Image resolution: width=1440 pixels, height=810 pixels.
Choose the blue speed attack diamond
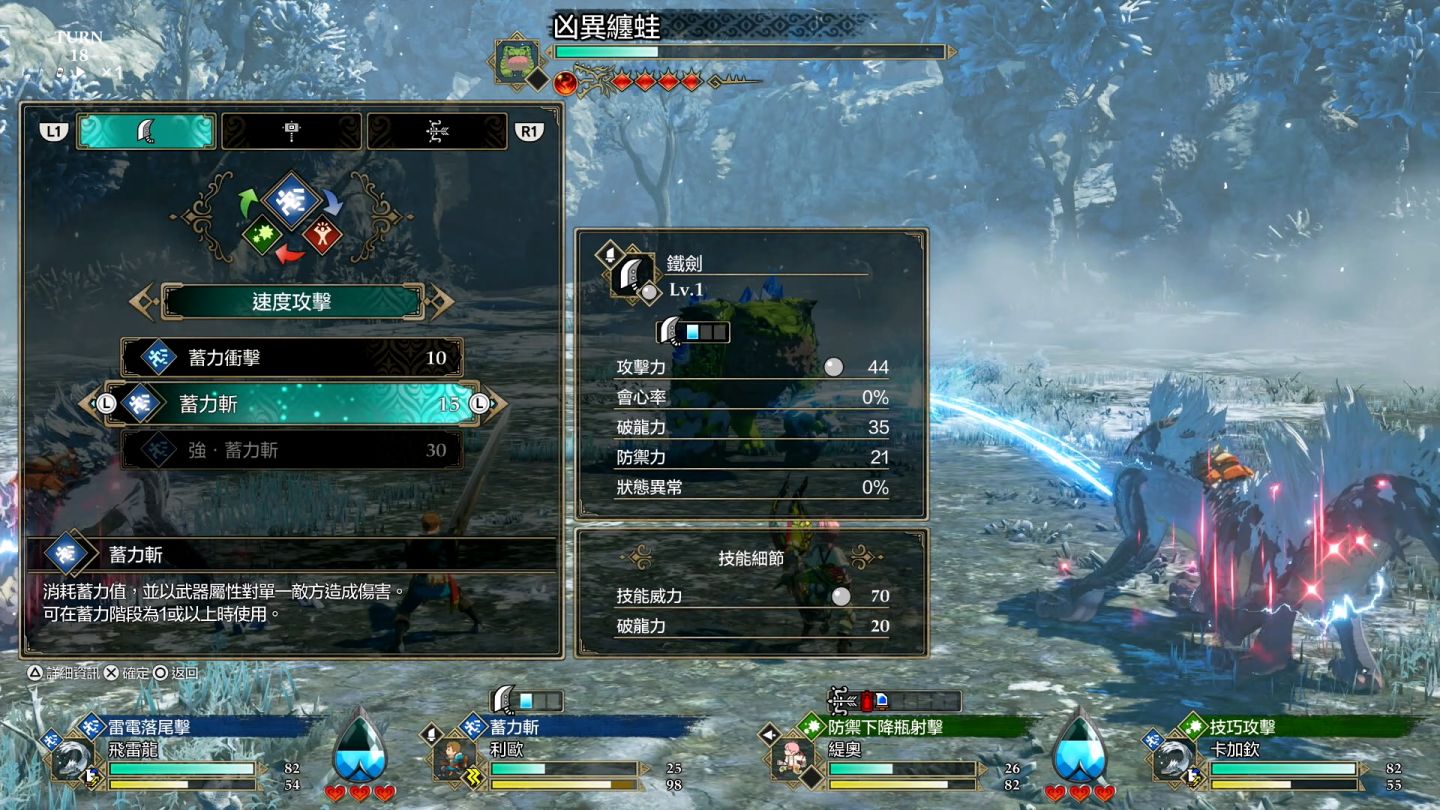291,197
